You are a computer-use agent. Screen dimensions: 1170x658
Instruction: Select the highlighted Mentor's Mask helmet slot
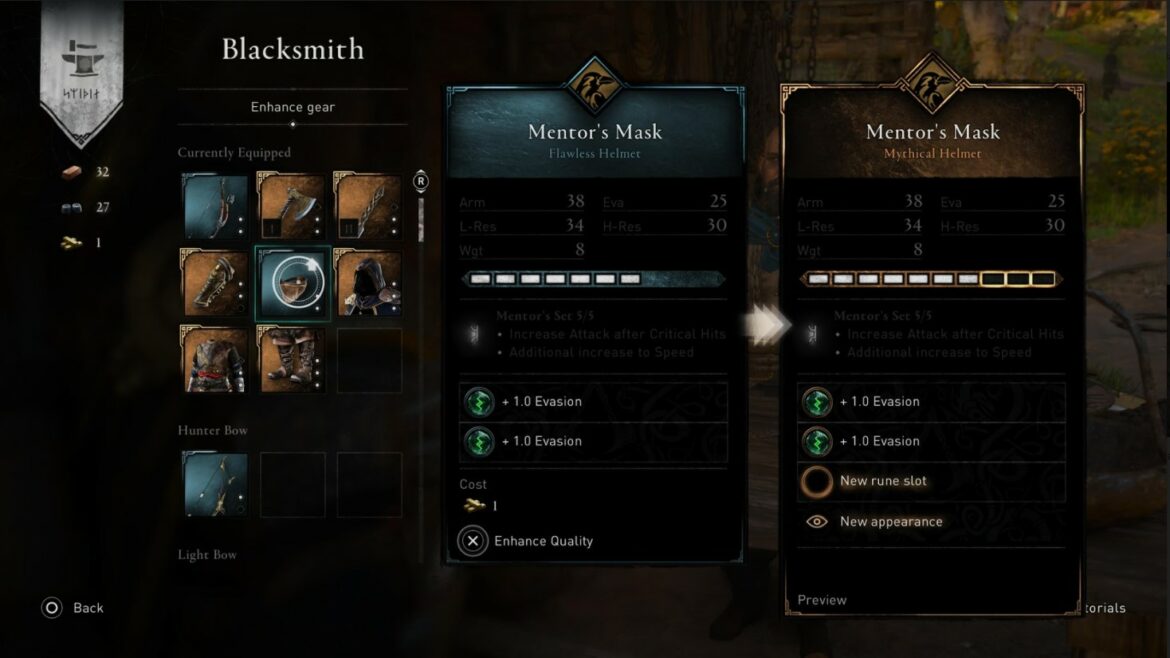click(x=292, y=283)
